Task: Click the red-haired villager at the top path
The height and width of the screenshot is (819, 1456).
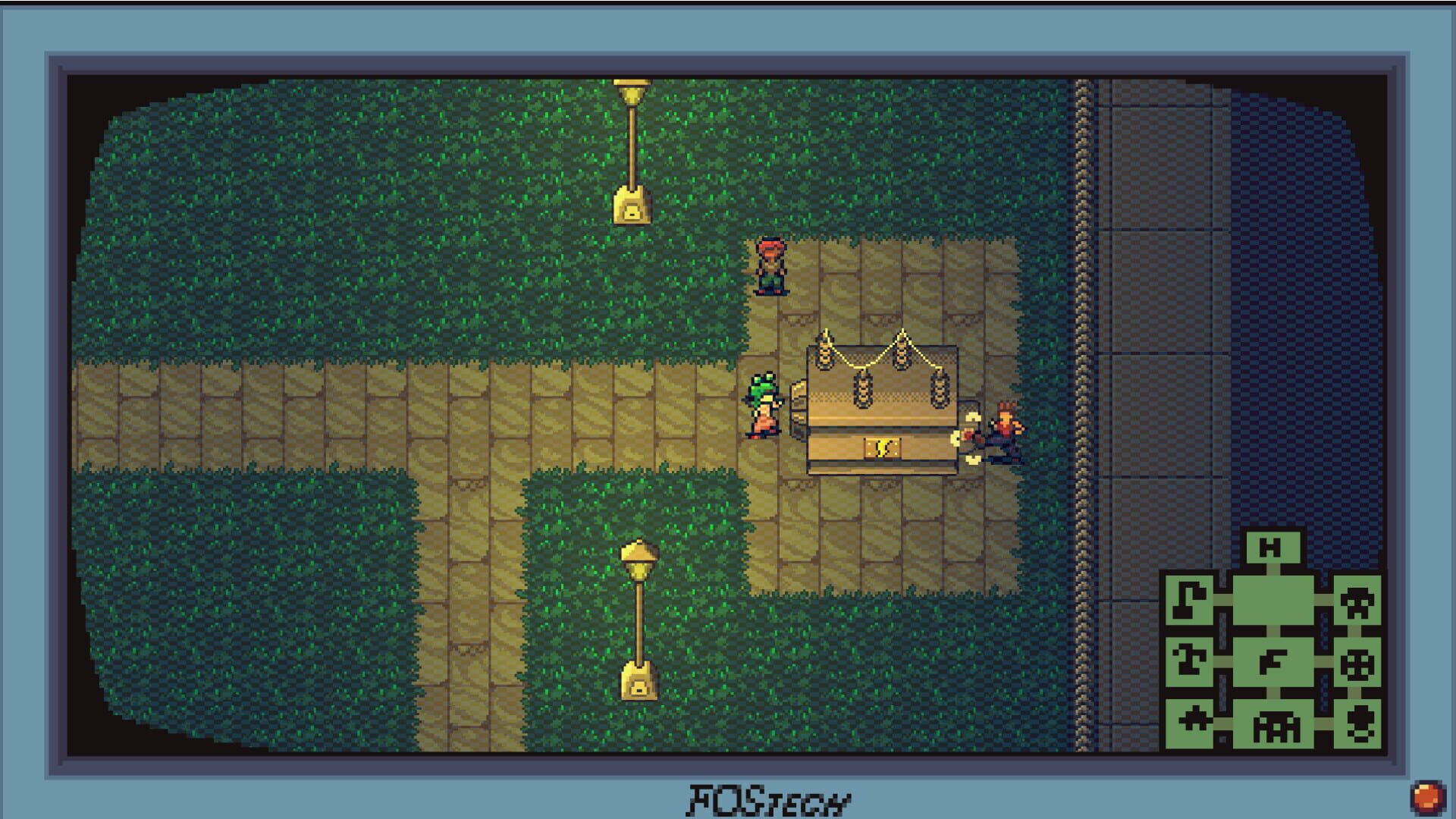Action: 770,265
